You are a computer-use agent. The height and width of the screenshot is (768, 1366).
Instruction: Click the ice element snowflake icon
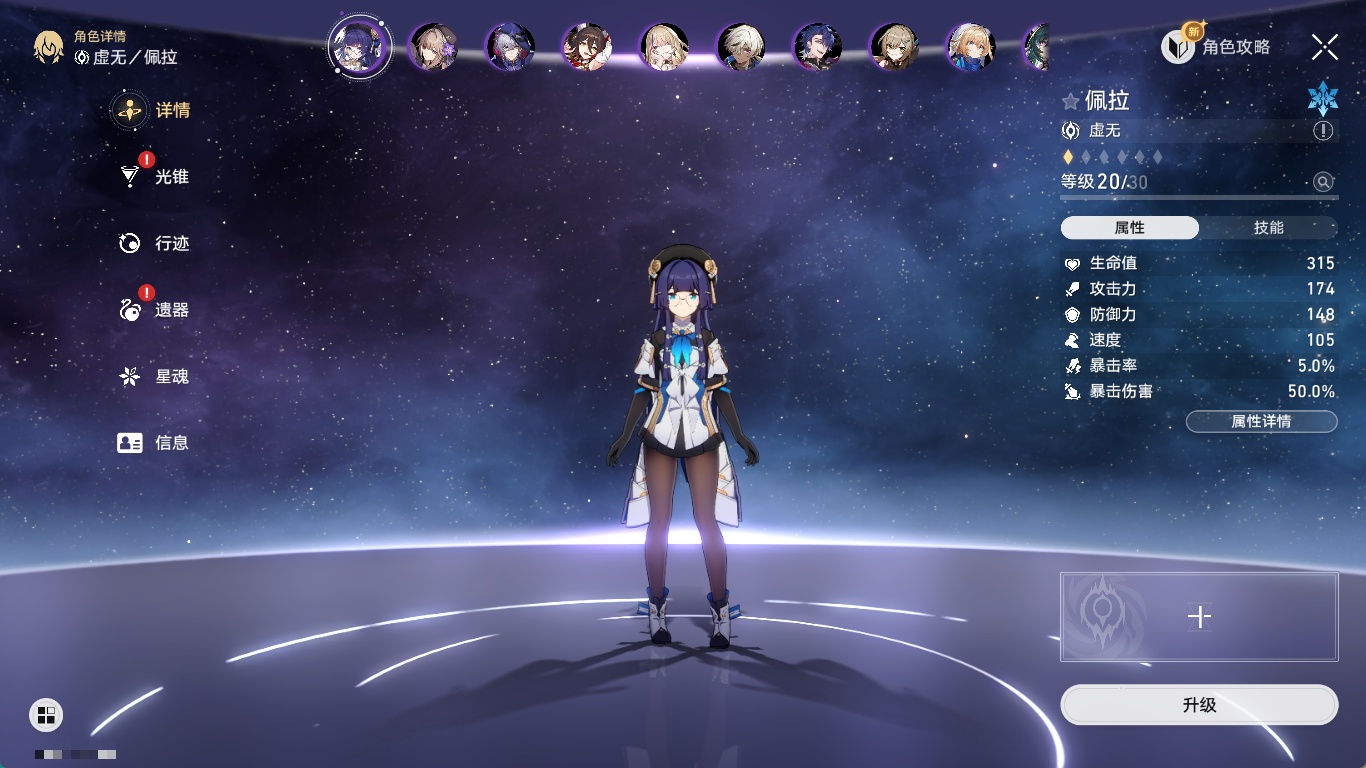click(1322, 99)
